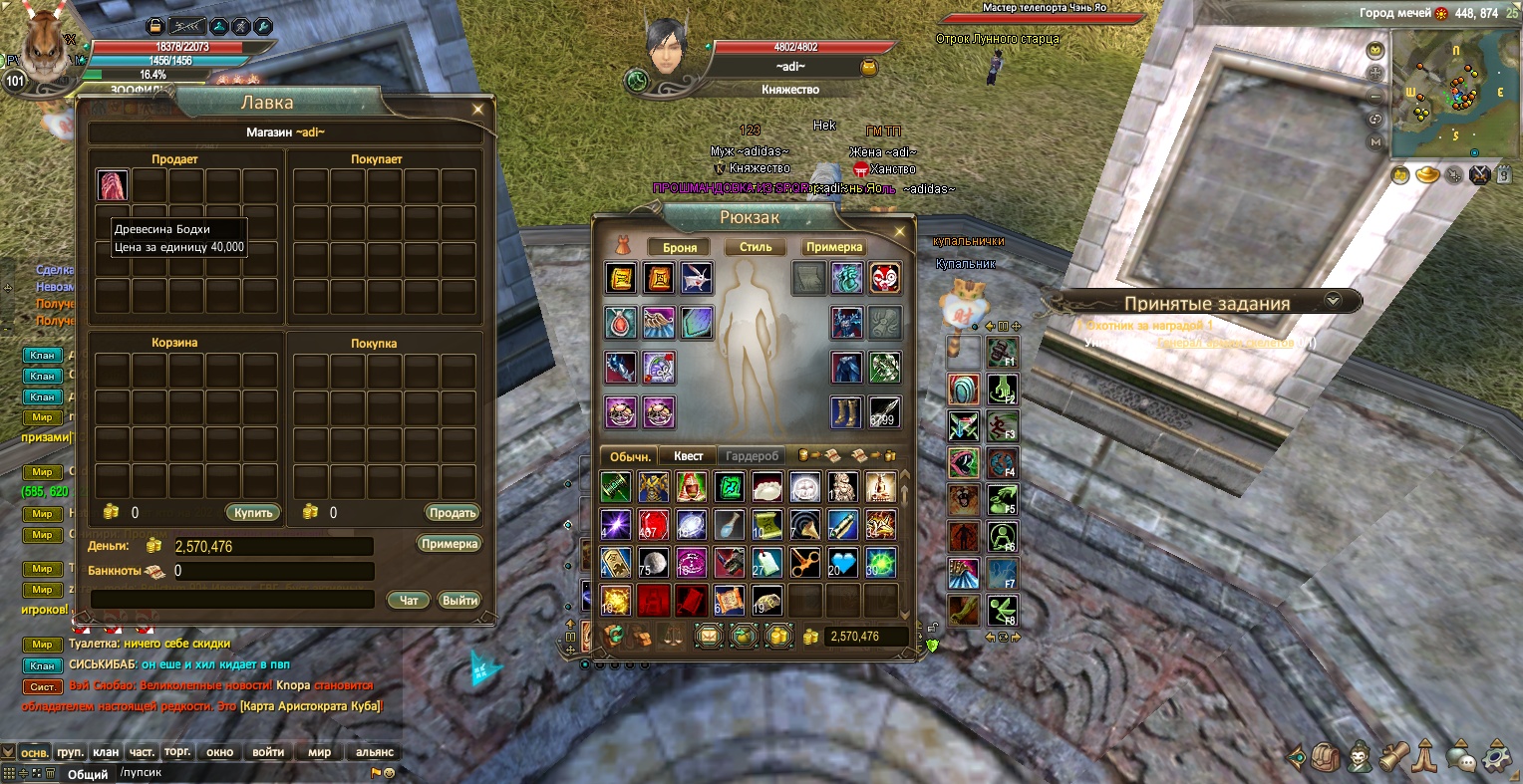1523x784 pixels.
Task: Click the minimap zoom-out minus button
Action: (x=1375, y=97)
